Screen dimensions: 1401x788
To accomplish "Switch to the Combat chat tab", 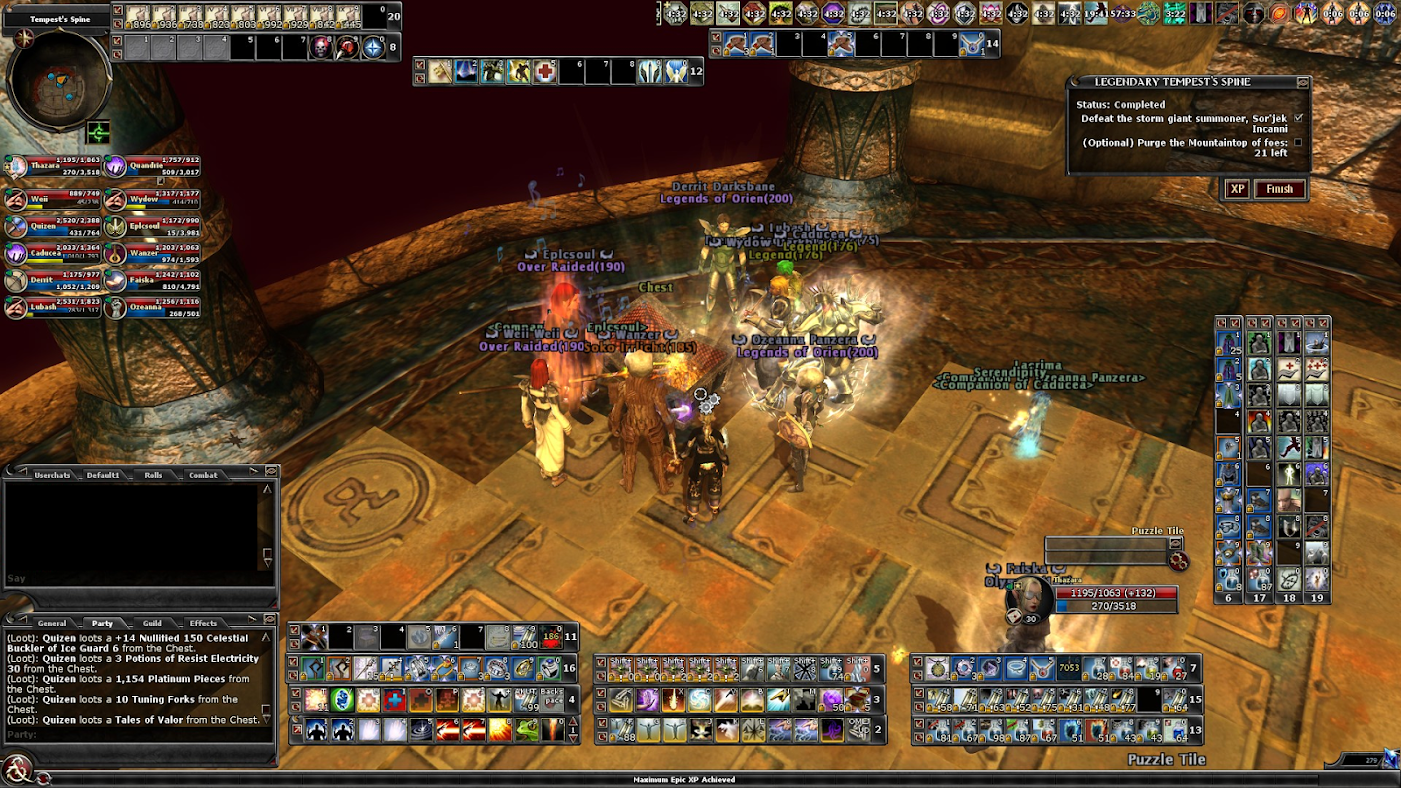I will pos(203,475).
